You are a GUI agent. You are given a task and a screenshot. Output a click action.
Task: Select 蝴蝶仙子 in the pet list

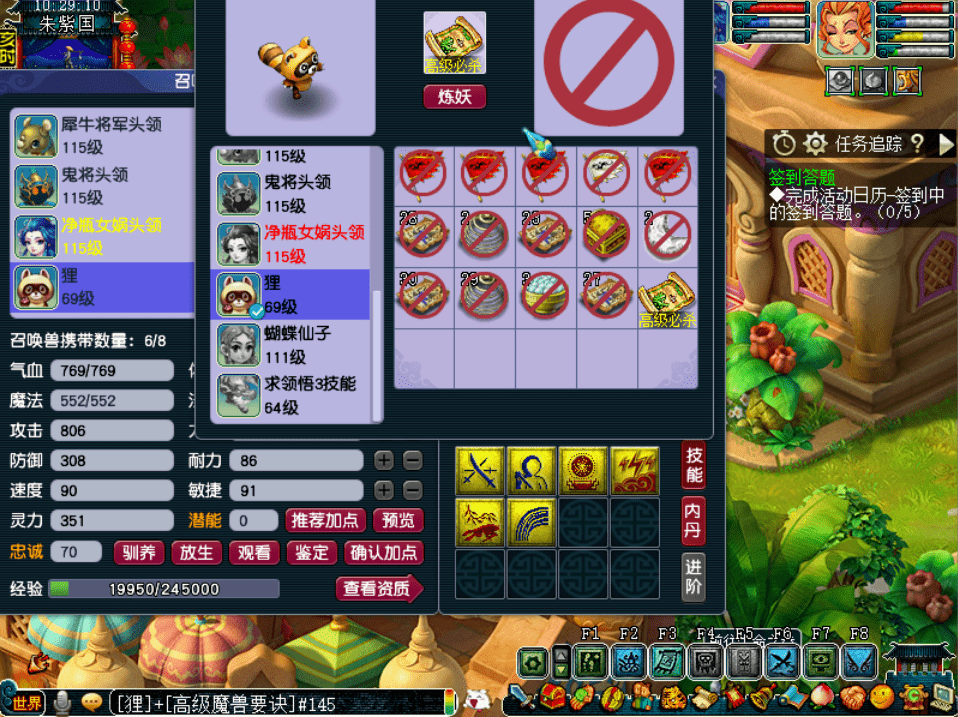coord(293,344)
